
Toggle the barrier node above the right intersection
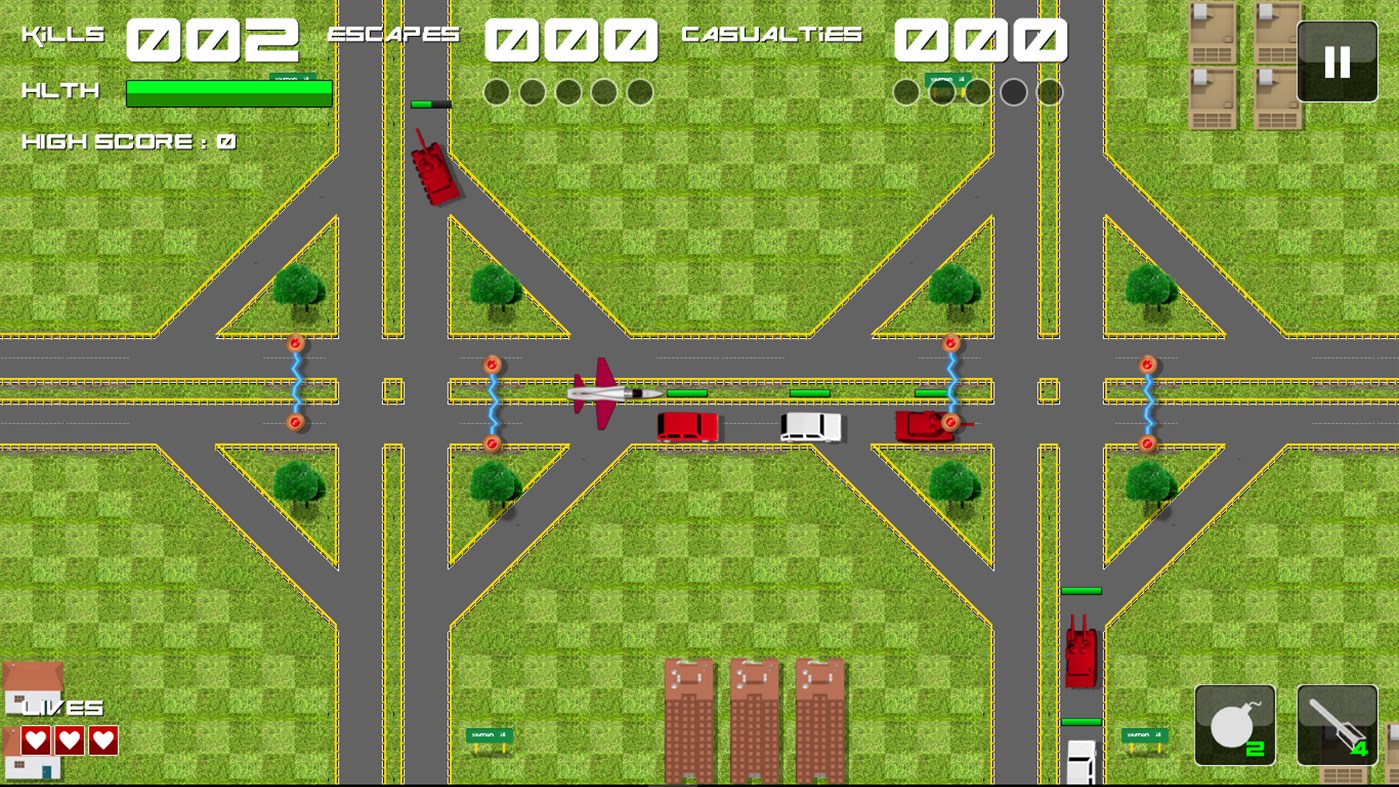(950, 341)
